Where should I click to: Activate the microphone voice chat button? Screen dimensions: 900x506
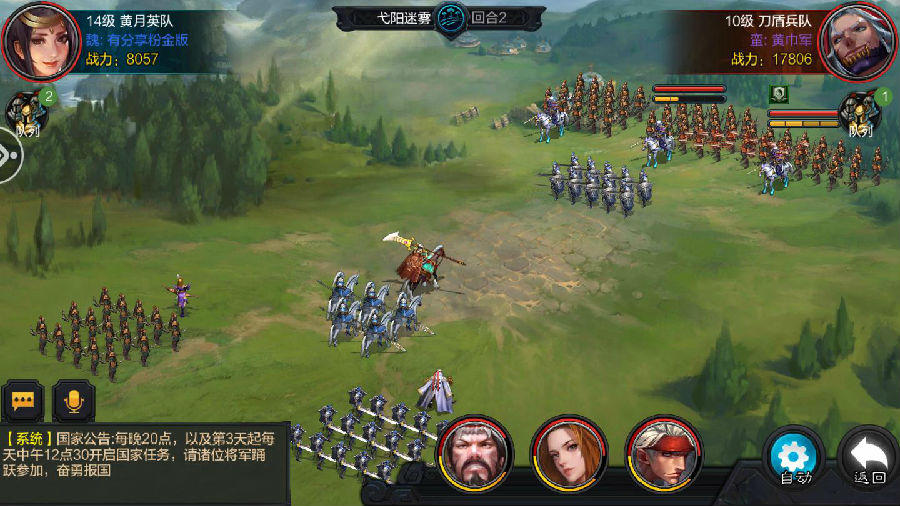point(73,401)
